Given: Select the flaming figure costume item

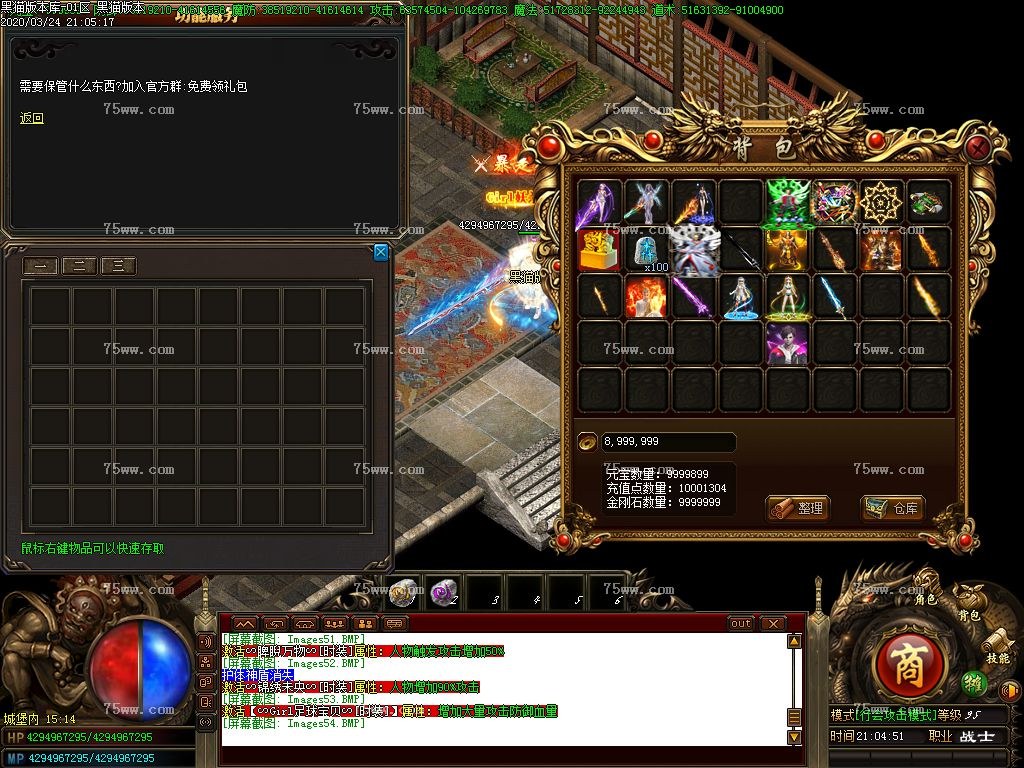Looking at the screenshot, I should pos(645,297).
